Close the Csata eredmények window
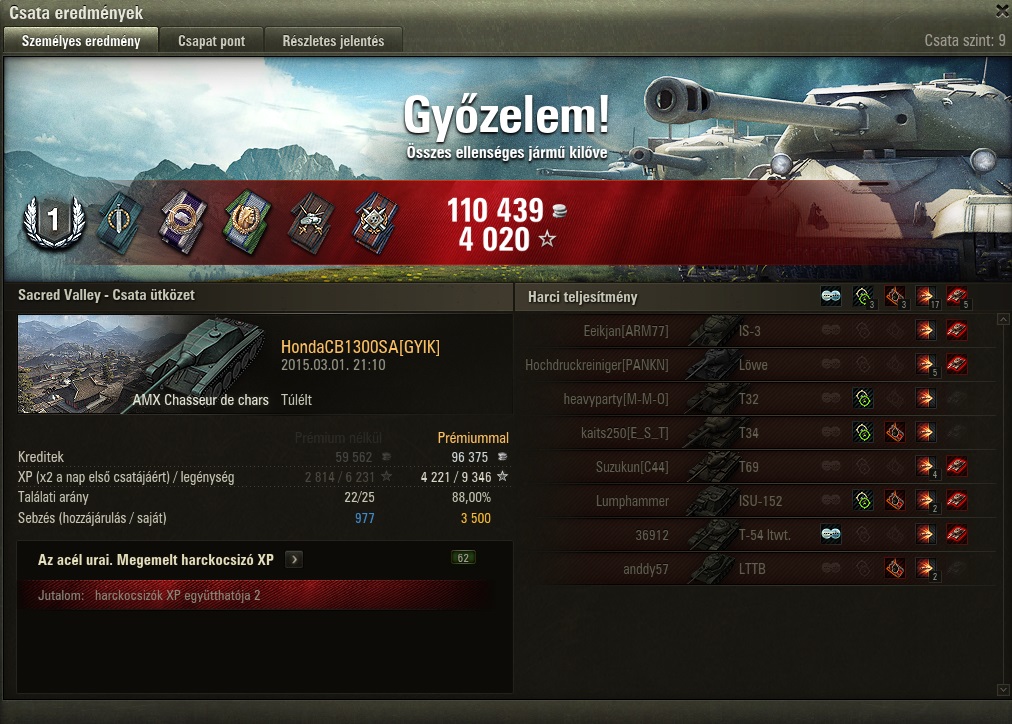 pyautogui.click(x=1002, y=11)
